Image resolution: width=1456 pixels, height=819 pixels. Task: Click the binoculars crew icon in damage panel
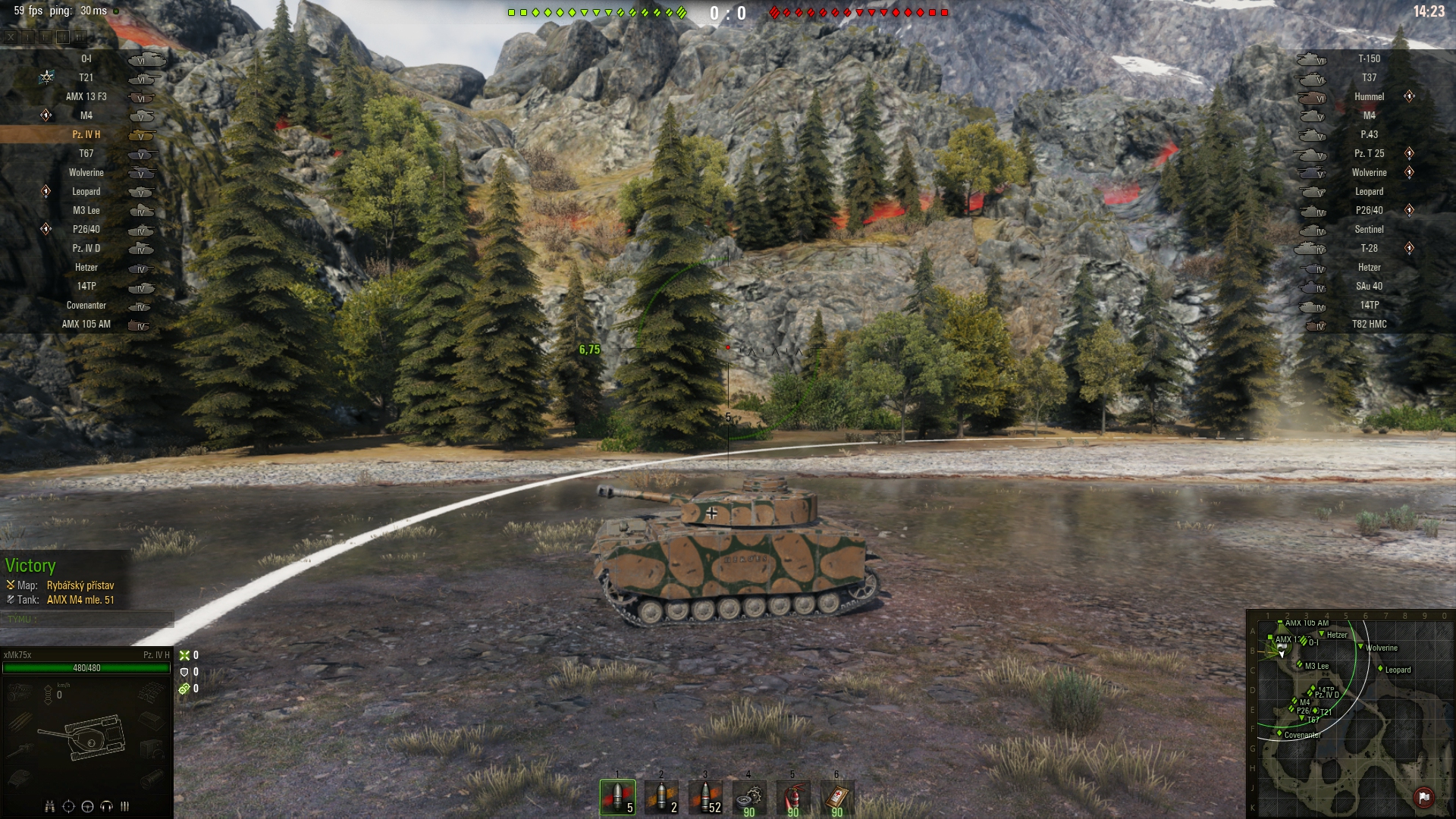pyautogui.click(x=50, y=806)
